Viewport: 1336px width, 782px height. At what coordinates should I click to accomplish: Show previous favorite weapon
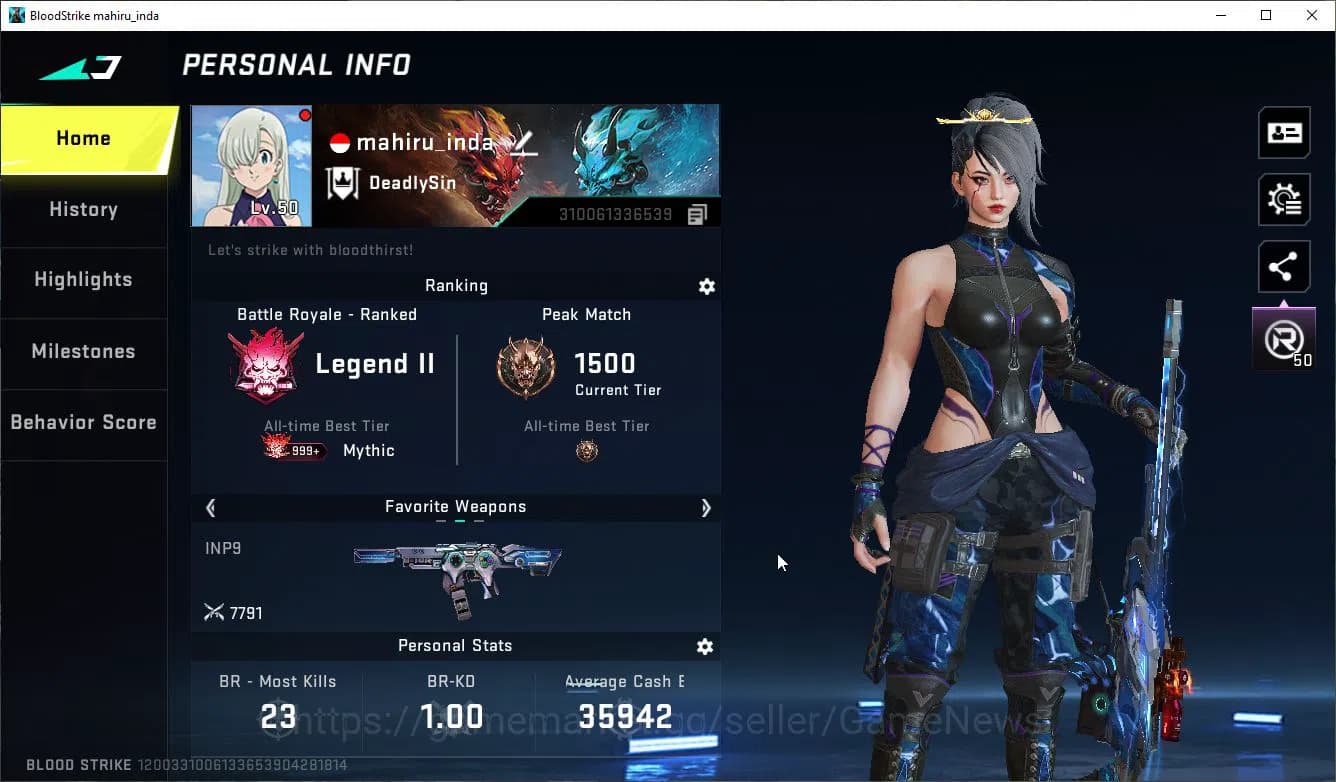pos(211,508)
